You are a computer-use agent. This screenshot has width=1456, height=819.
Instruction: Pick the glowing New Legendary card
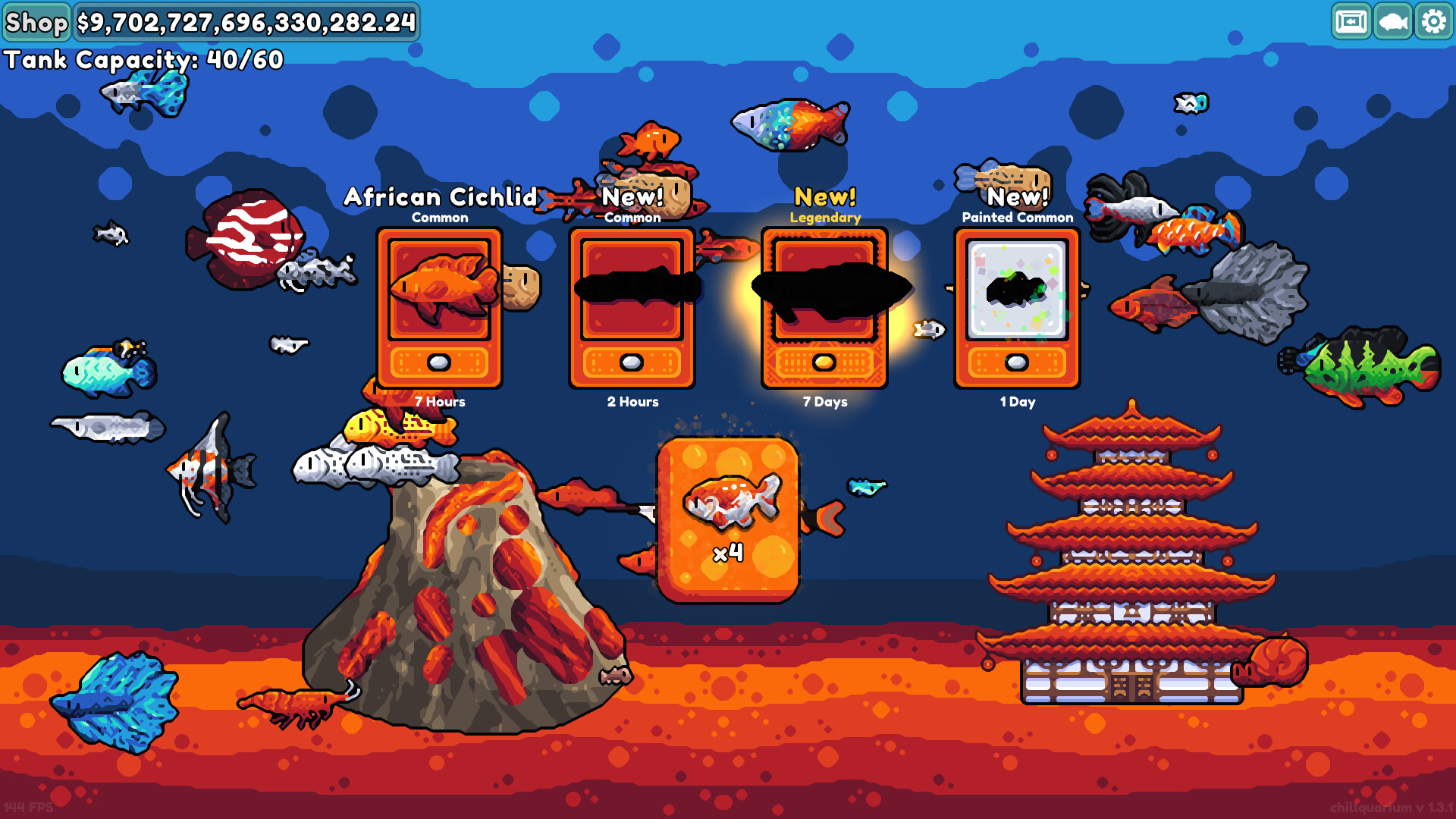tap(824, 307)
